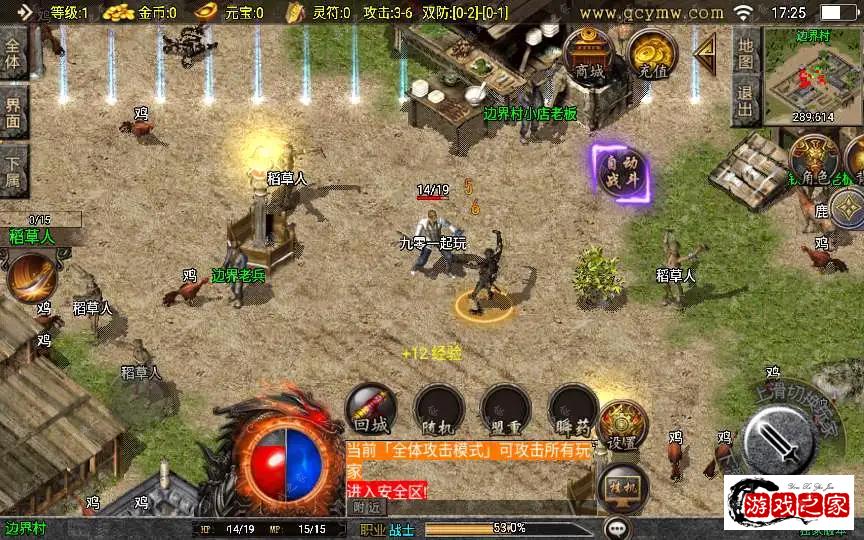
Task: Click the 下属 subordinates tab
Action: point(13,169)
